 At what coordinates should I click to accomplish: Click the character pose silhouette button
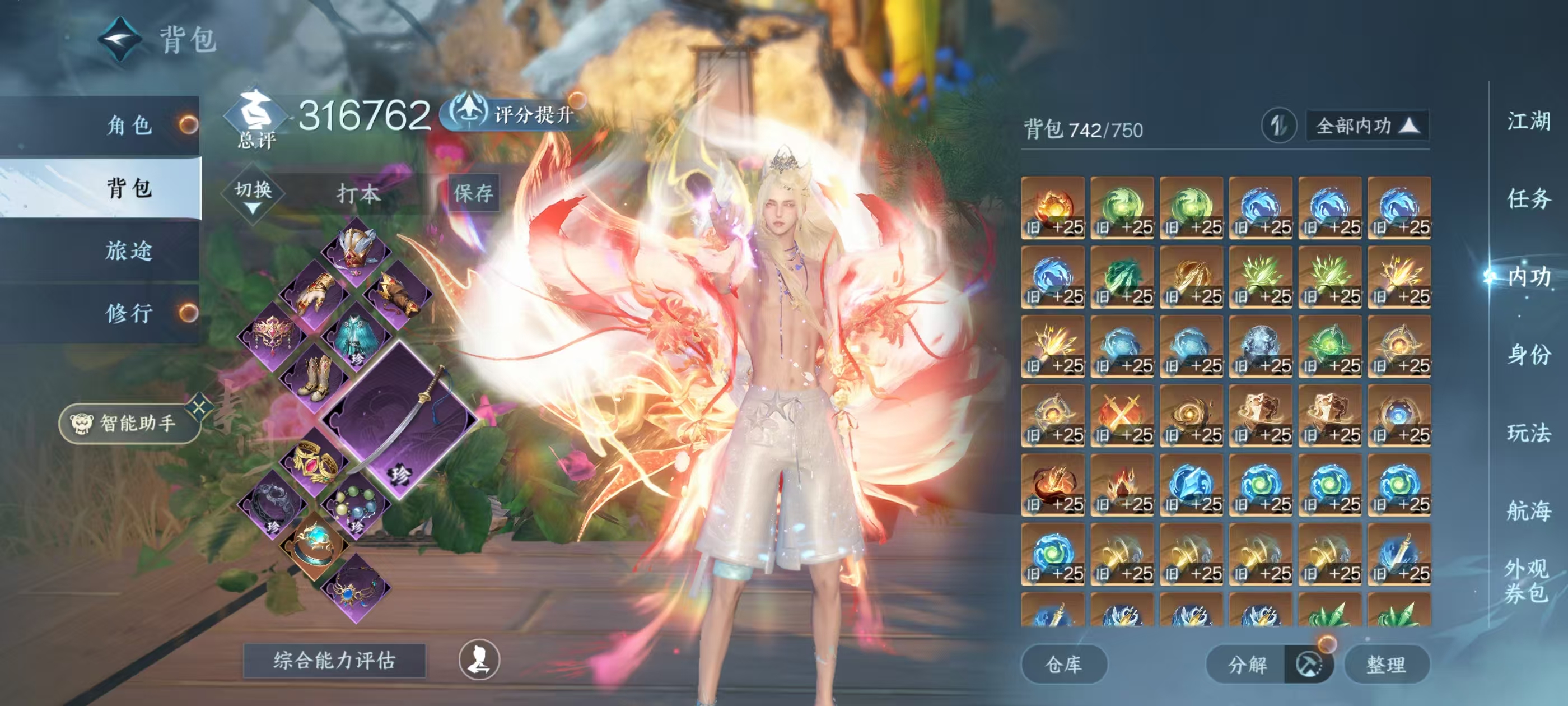click(479, 659)
